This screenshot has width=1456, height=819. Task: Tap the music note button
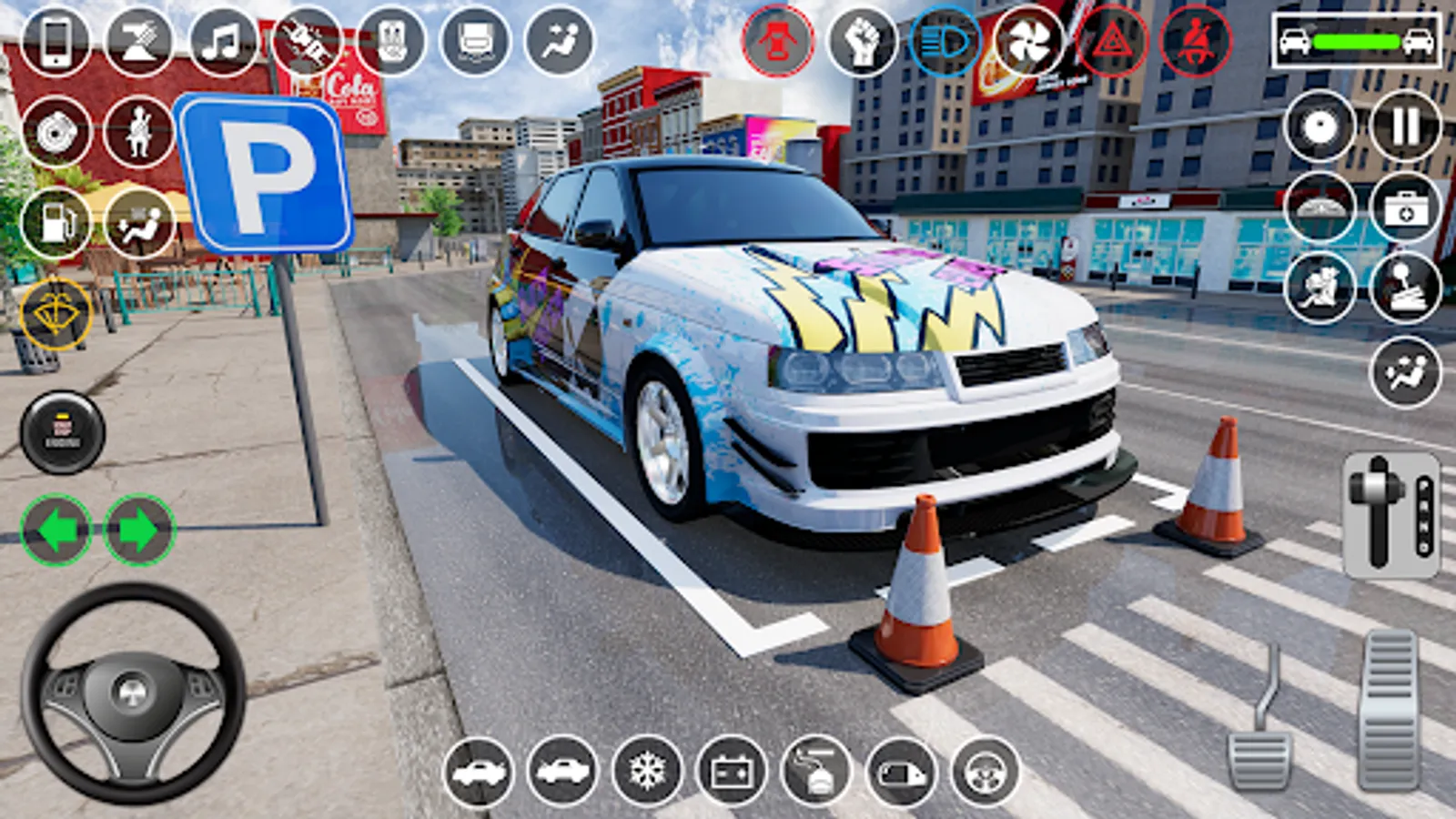pyautogui.click(x=223, y=41)
